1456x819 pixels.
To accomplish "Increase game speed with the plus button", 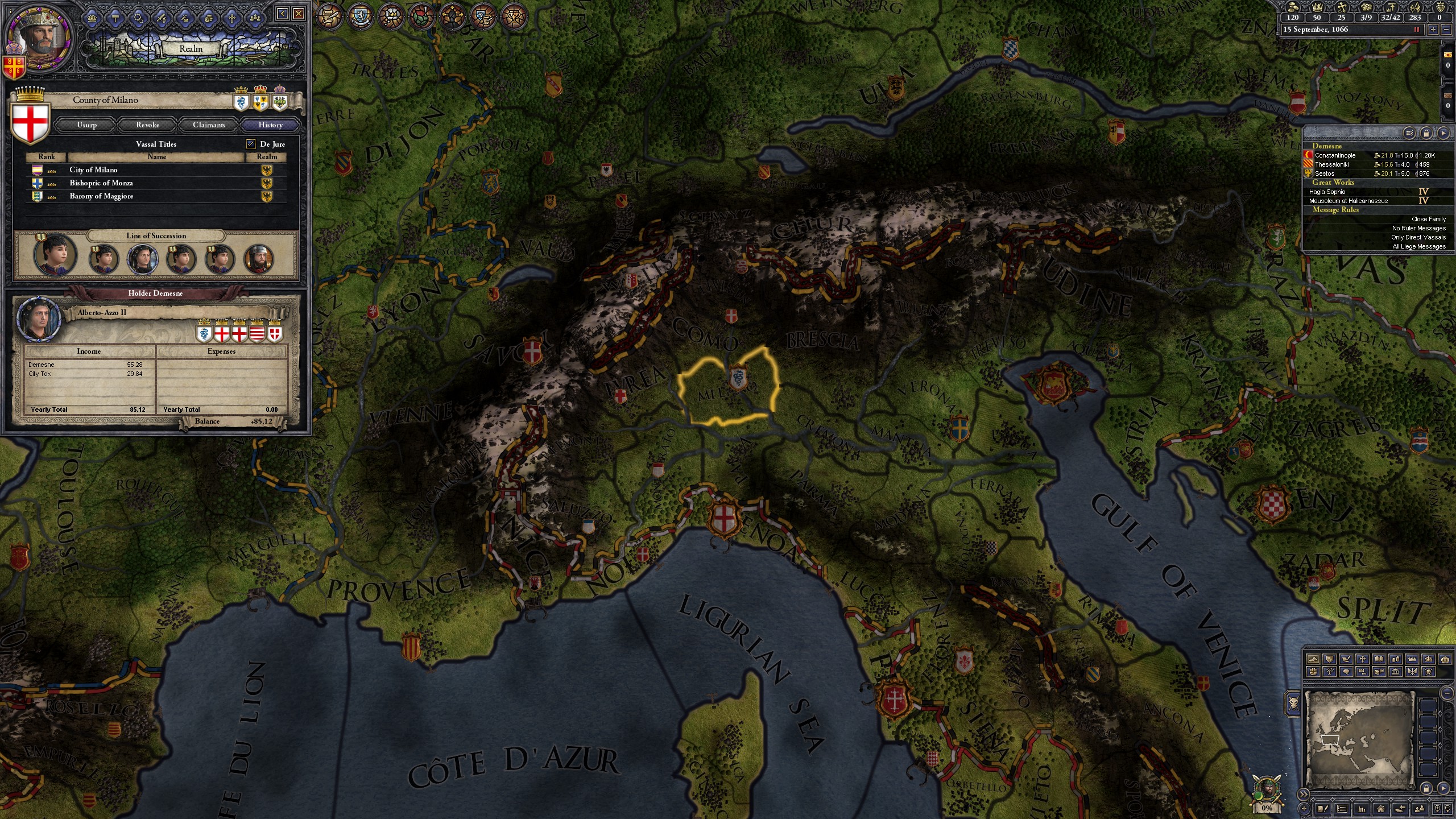I will tap(1433, 30).
